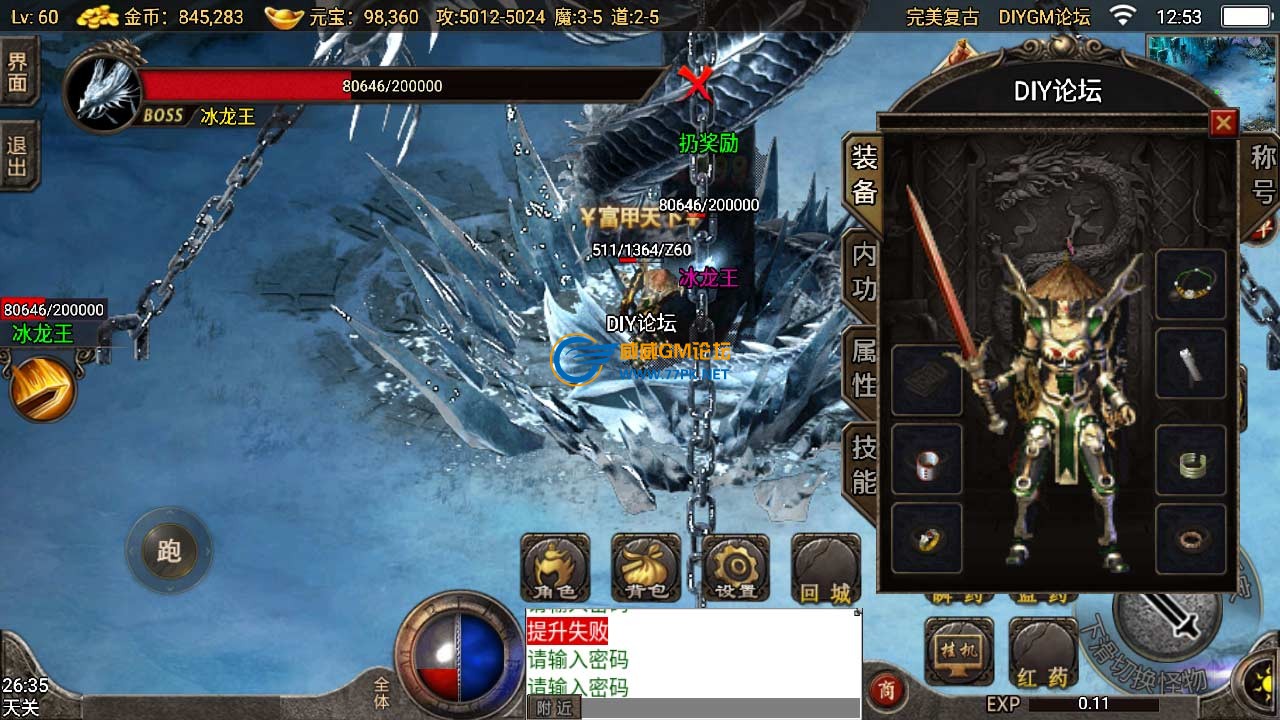Select the gold coiled bracelet slot
The image size is (1280, 720).
1191,461
